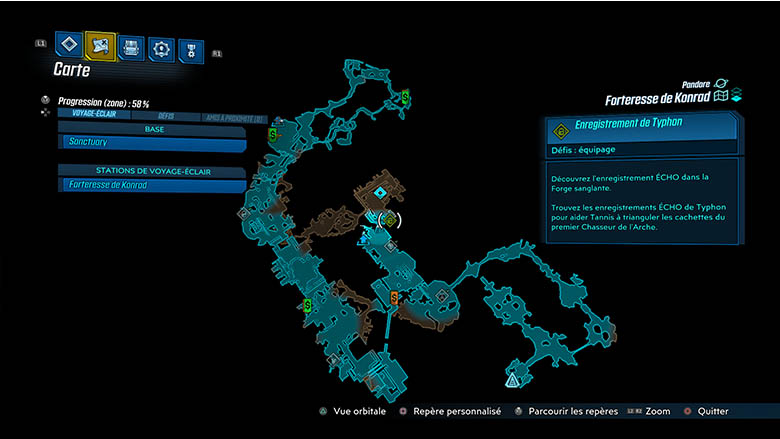The image size is (780, 439).
Task: Open the skills tab with gear icon
Action: (161, 48)
